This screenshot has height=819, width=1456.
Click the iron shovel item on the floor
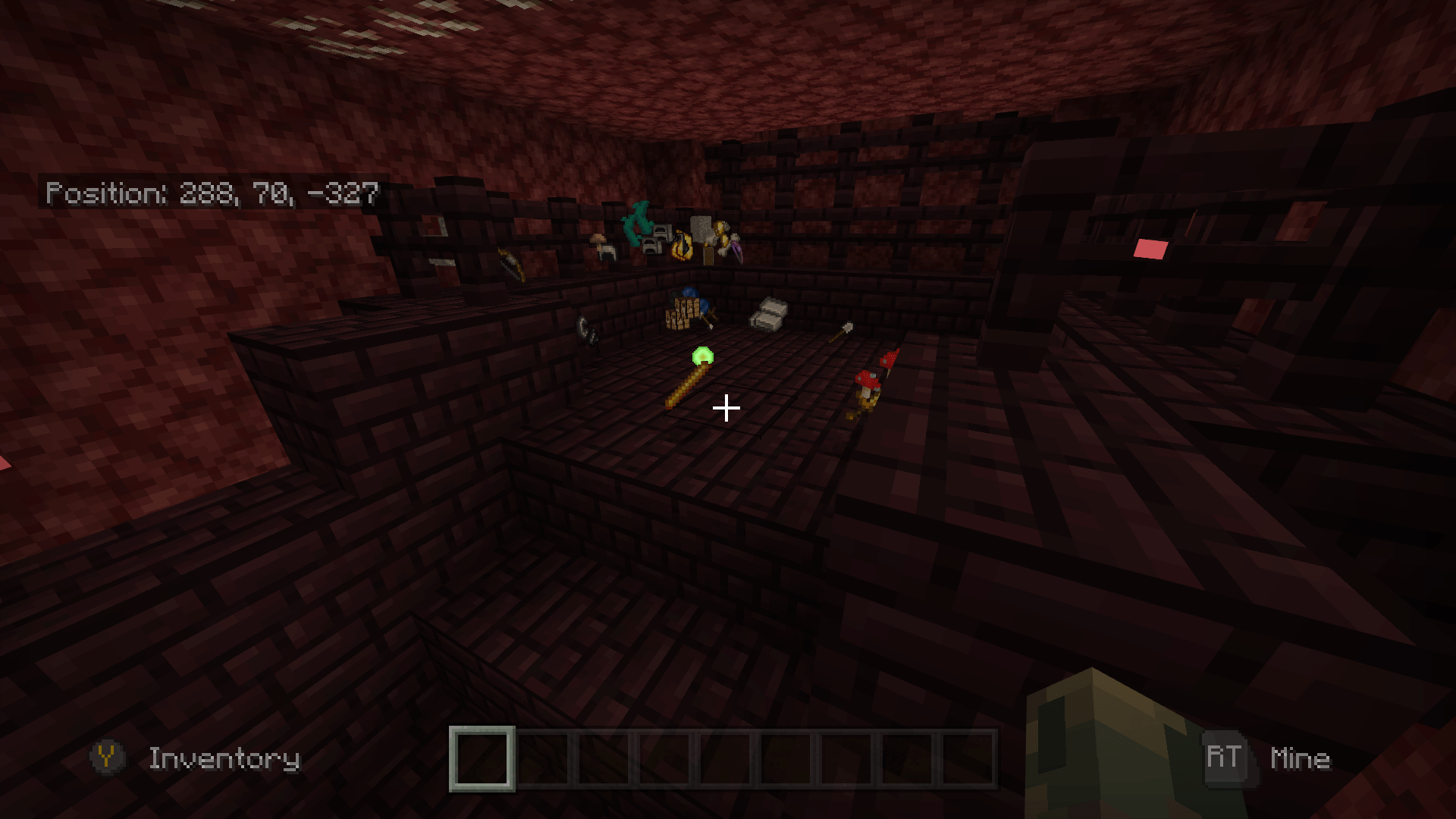point(842,331)
